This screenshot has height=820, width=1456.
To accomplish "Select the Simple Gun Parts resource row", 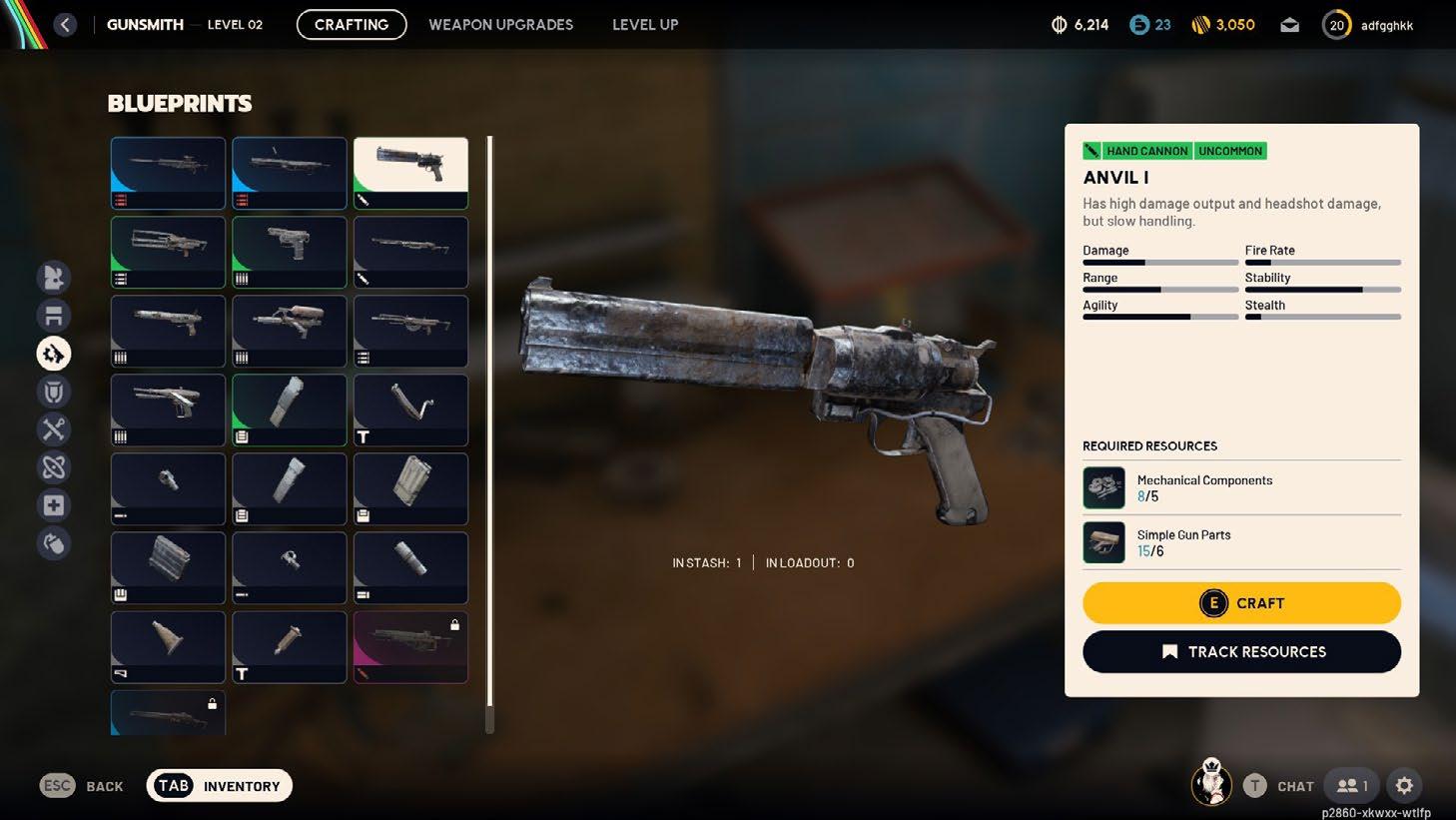I will (1241, 542).
